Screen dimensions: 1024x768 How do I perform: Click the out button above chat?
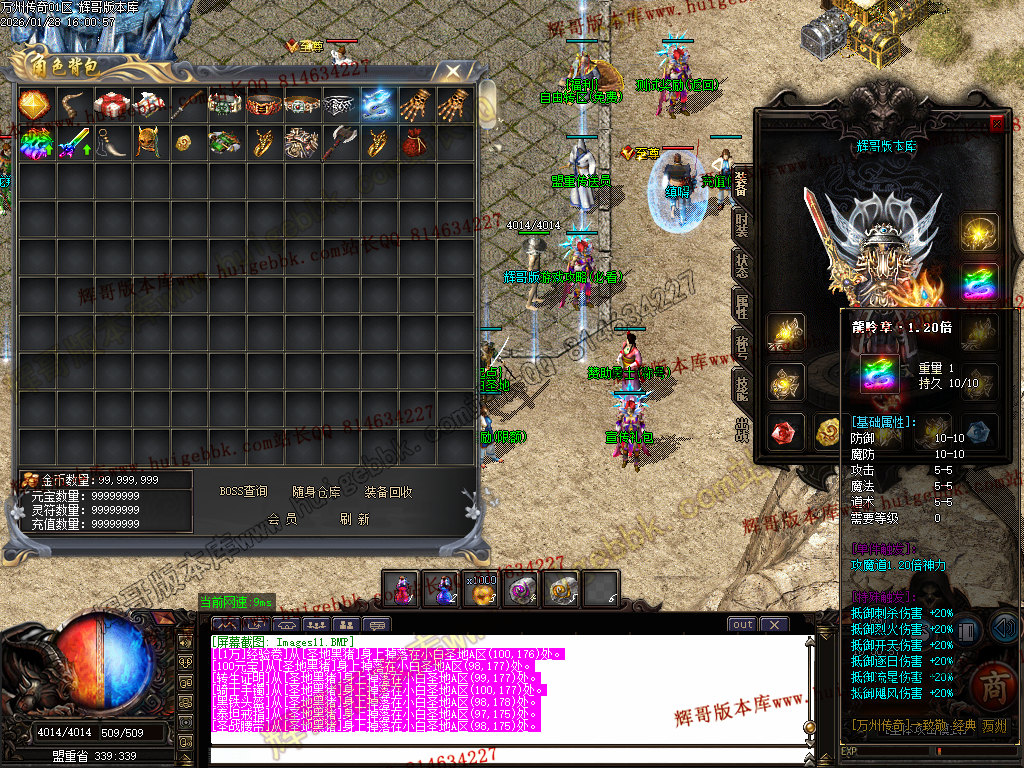(742, 625)
